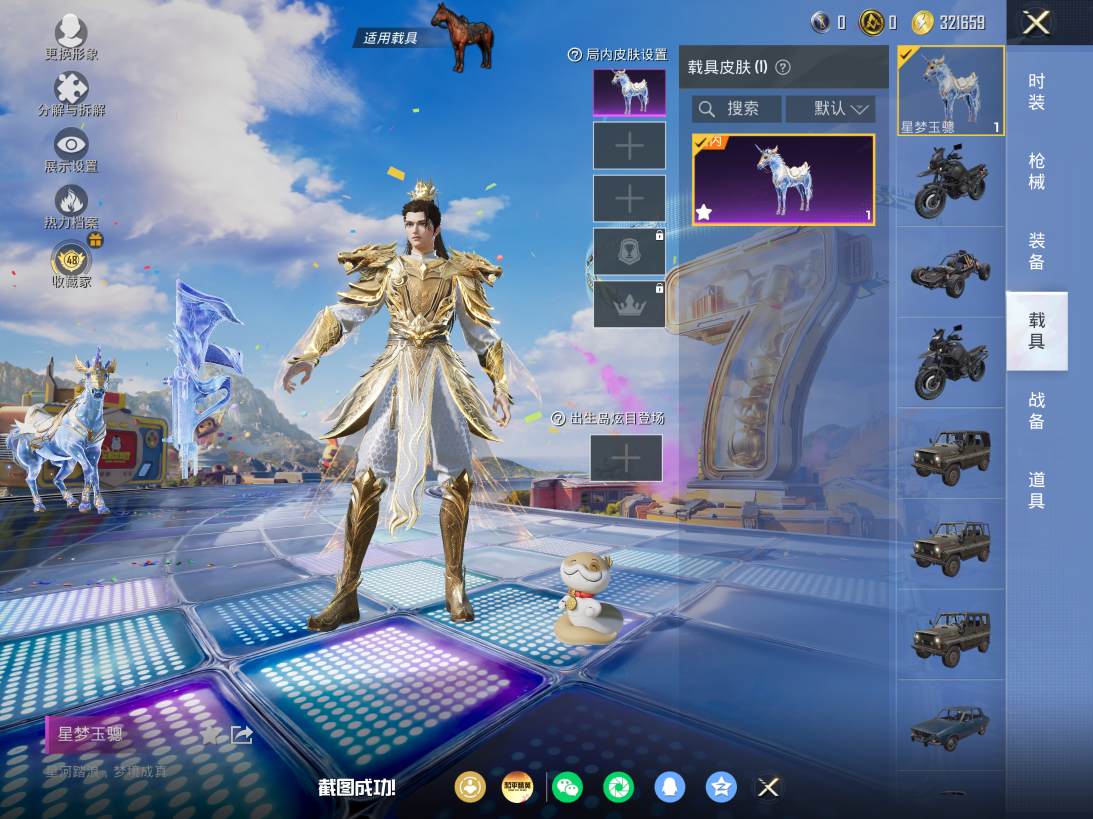Open the 热力档案 flame icon

click(71, 205)
